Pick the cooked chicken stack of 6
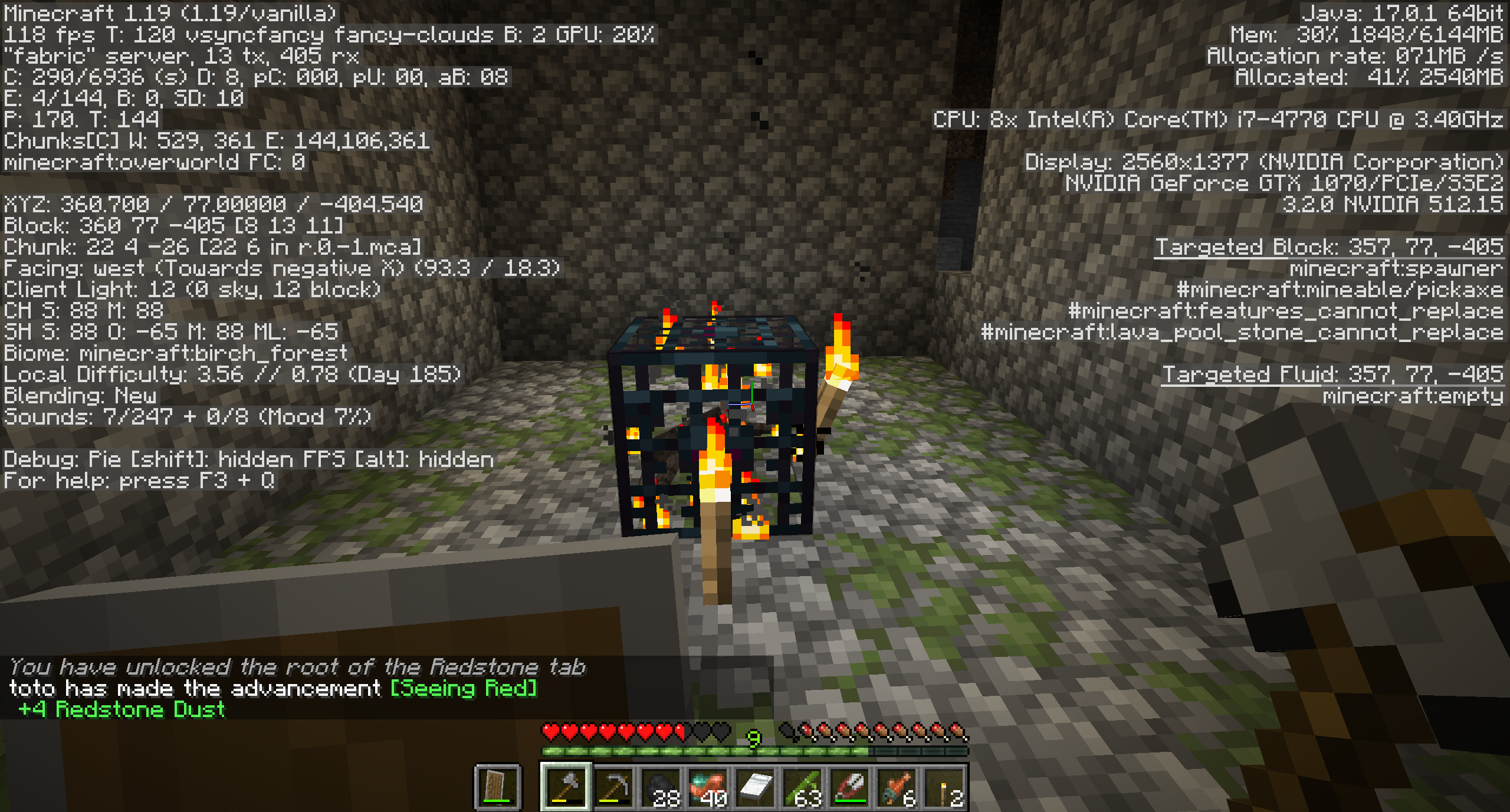This screenshot has width=1510, height=812. point(897,787)
